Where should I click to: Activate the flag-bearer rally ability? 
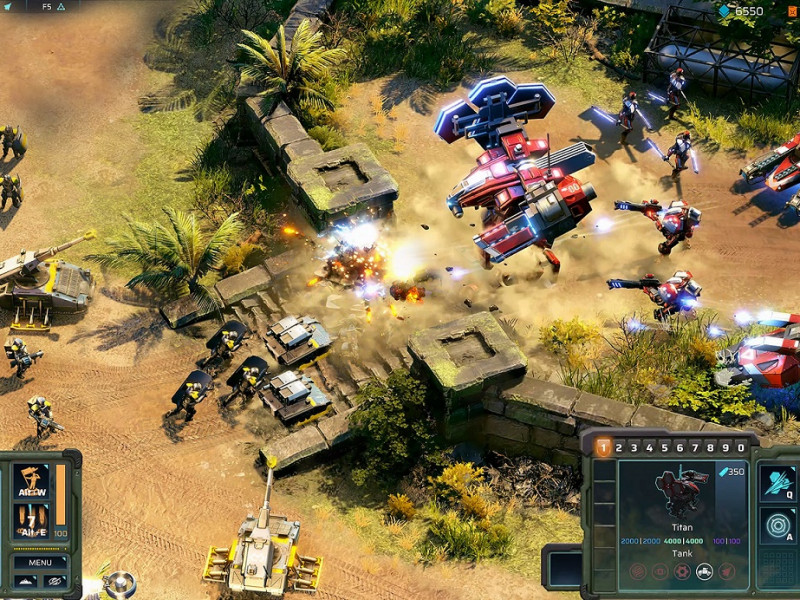[30, 482]
